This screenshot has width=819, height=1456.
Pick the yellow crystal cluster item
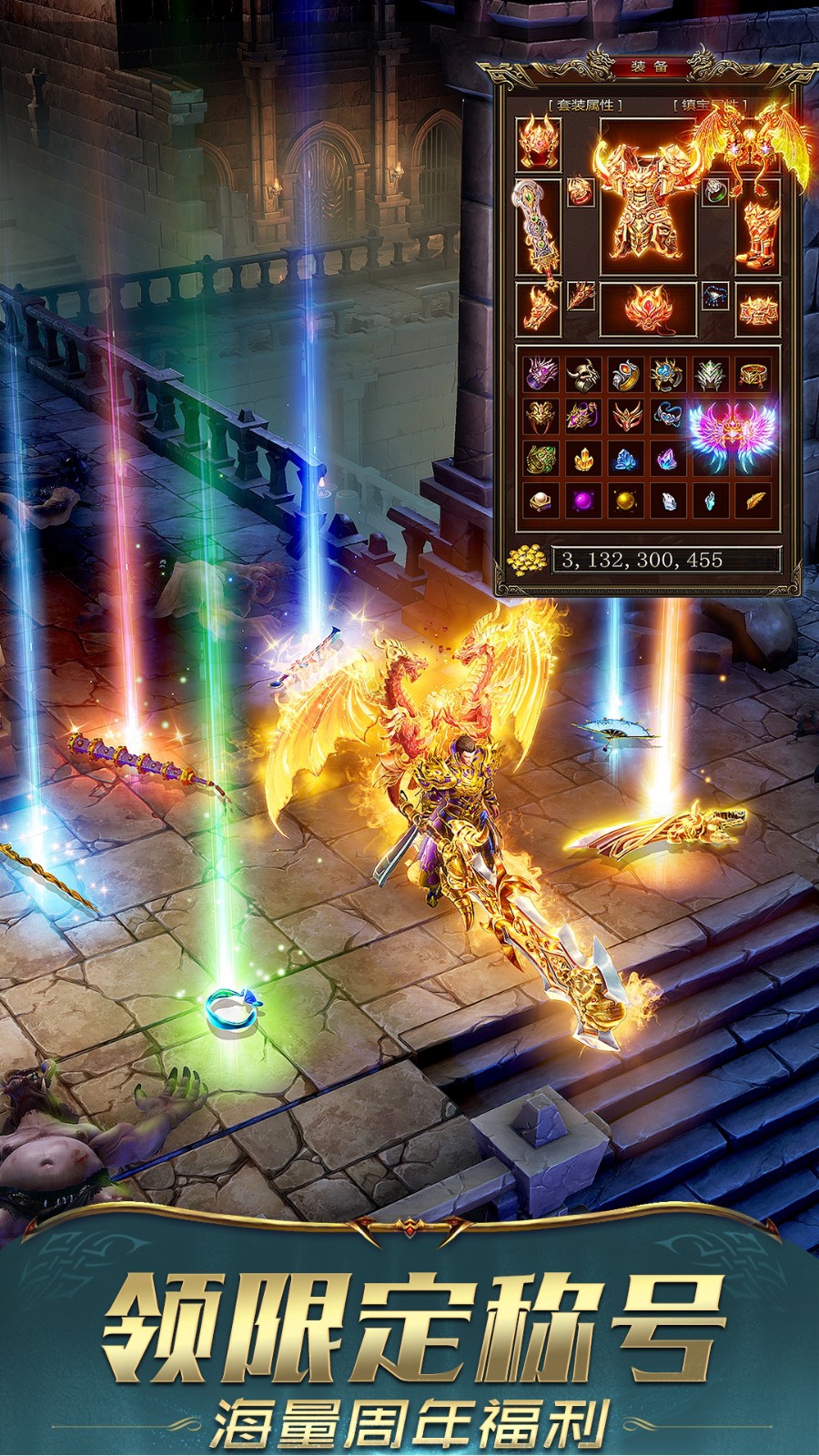coord(582,459)
